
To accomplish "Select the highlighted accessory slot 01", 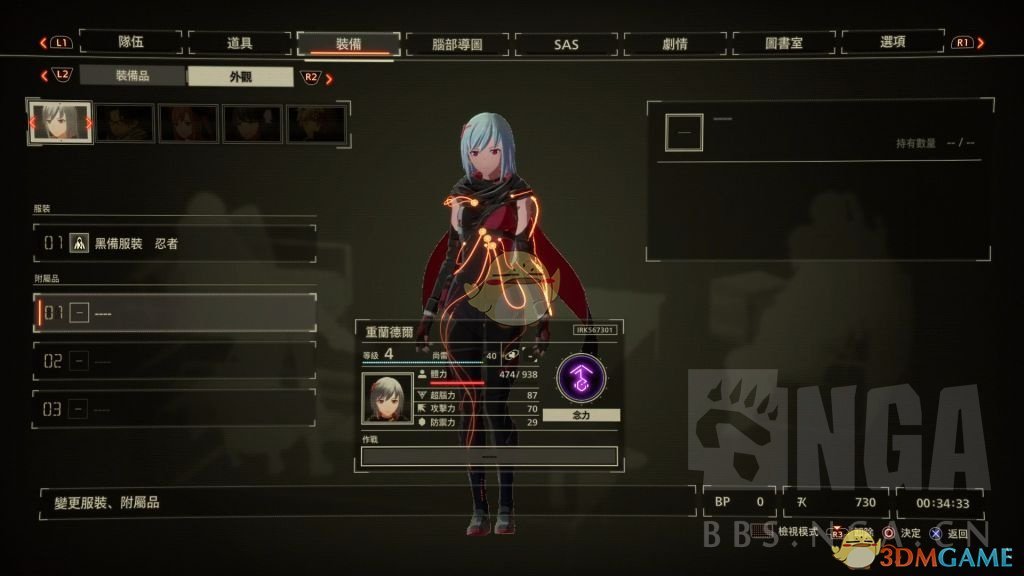I will 175,313.
